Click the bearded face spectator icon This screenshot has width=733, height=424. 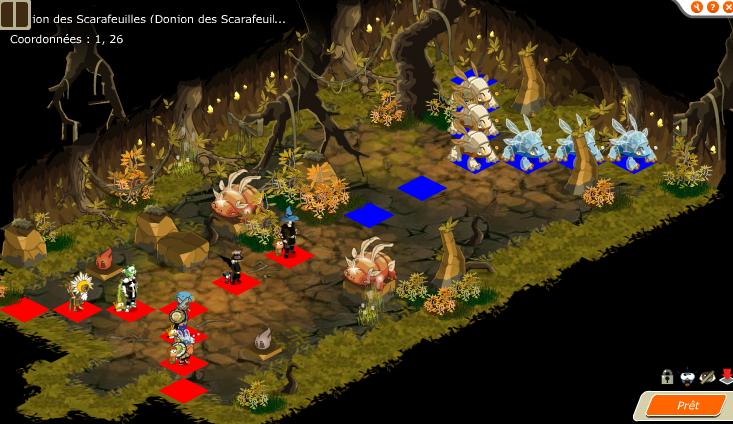[x=687, y=377]
